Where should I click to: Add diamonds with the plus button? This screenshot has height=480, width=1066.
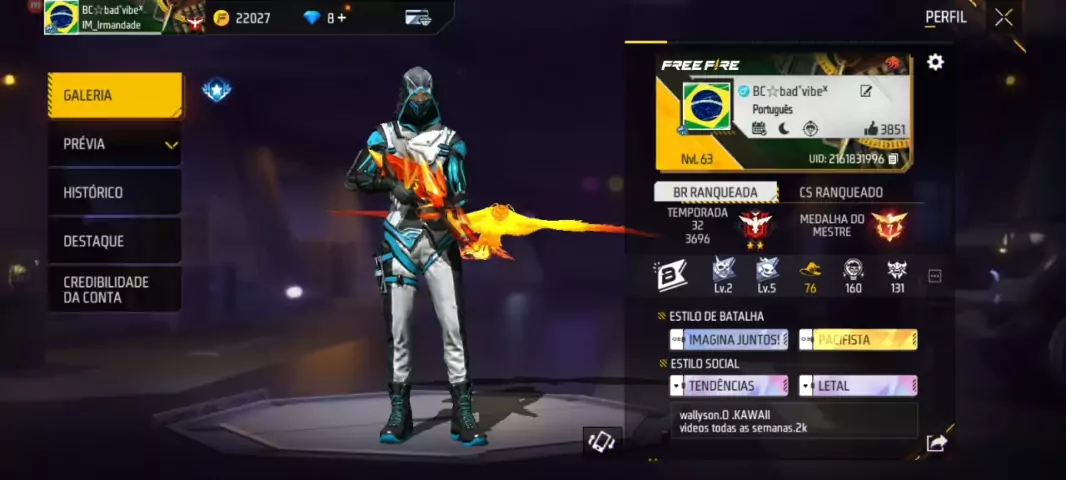[x=343, y=17]
